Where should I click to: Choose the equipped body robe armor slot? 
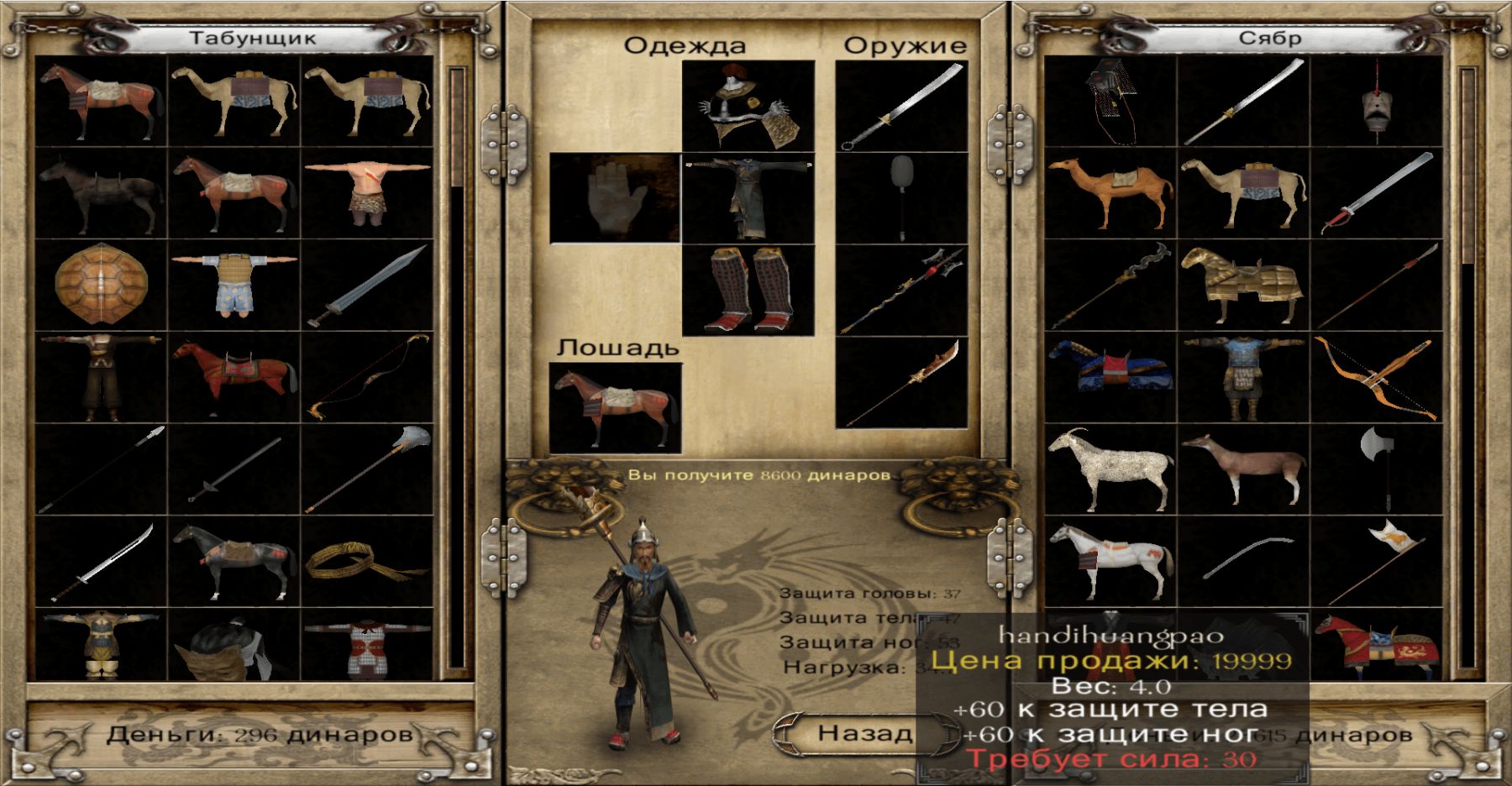748,198
